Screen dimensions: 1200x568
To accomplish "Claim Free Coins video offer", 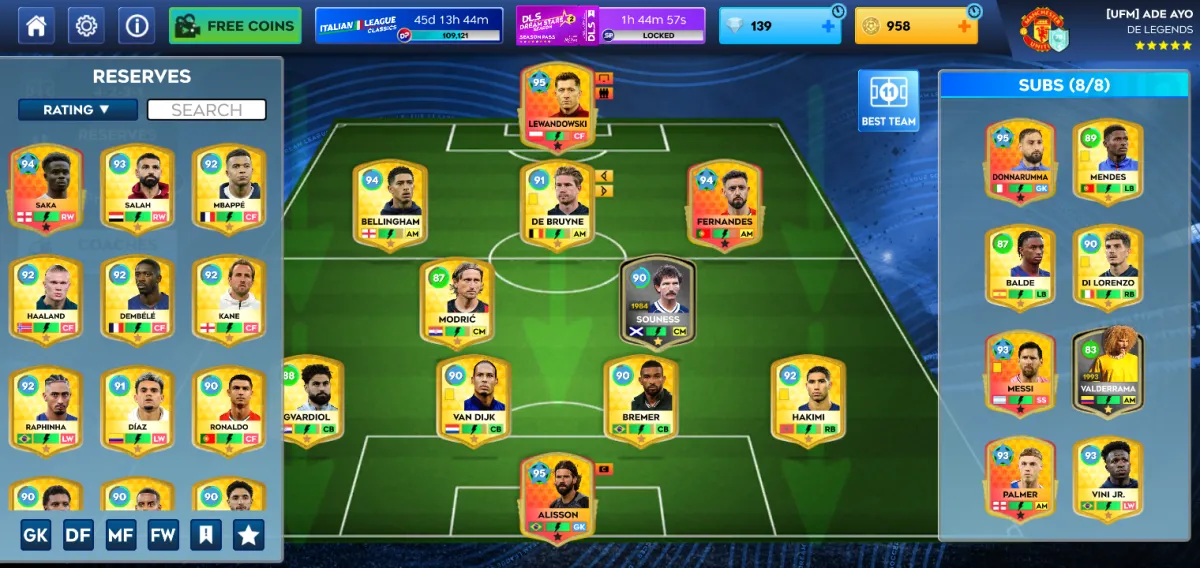I will pos(235,26).
